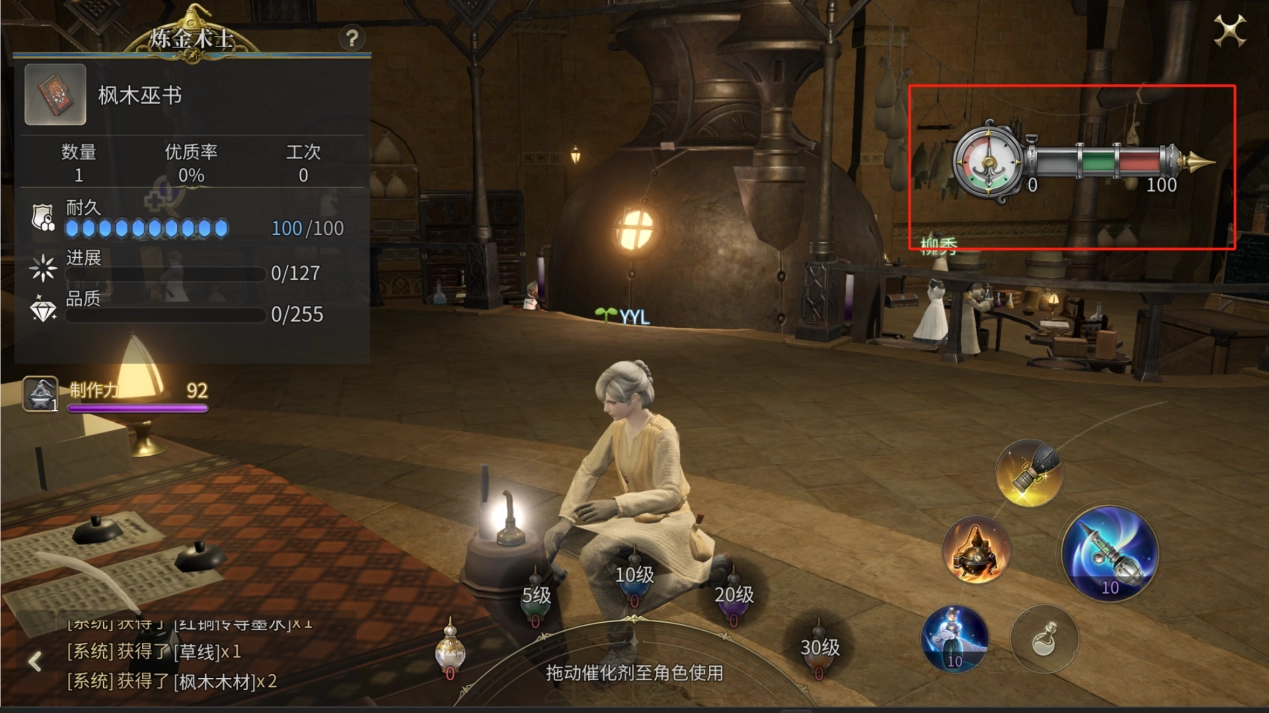Tap the grey potion flask button
The height and width of the screenshot is (713, 1269).
pyautogui.click(x=1044, y=638)
